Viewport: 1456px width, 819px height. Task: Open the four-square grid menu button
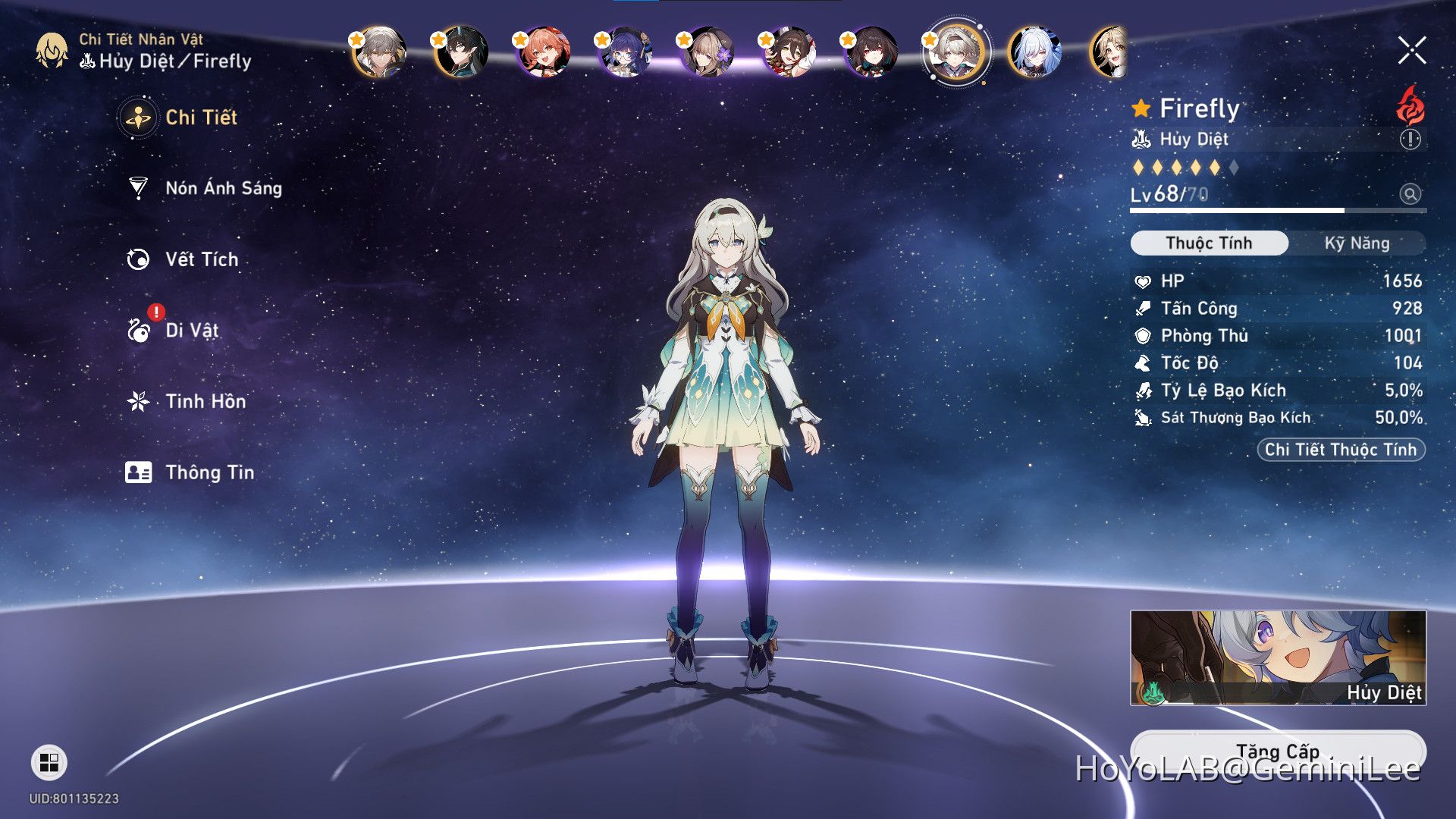[x=49, y=762]
